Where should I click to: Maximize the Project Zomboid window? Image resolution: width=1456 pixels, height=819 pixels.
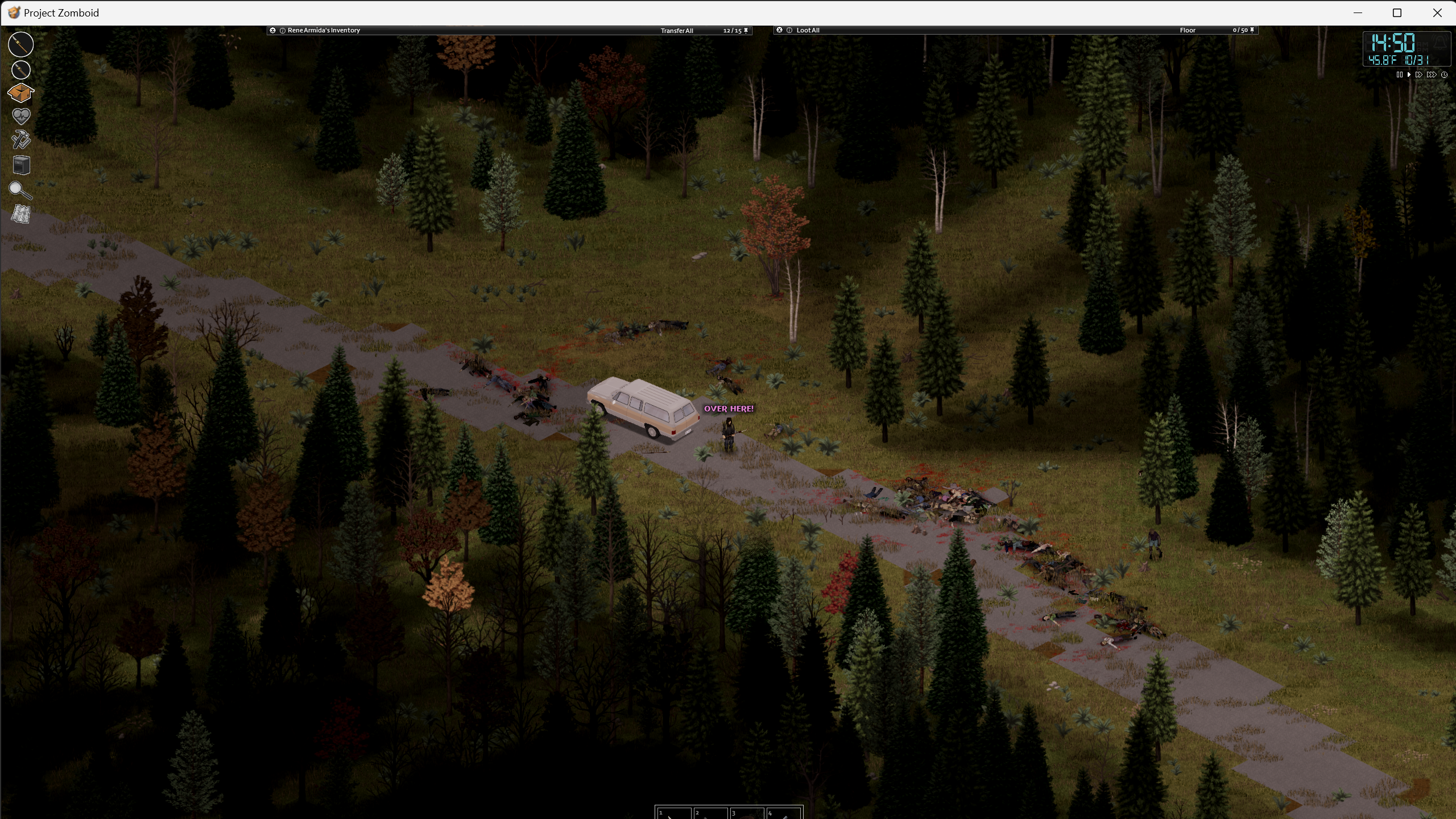(1397, 13)
